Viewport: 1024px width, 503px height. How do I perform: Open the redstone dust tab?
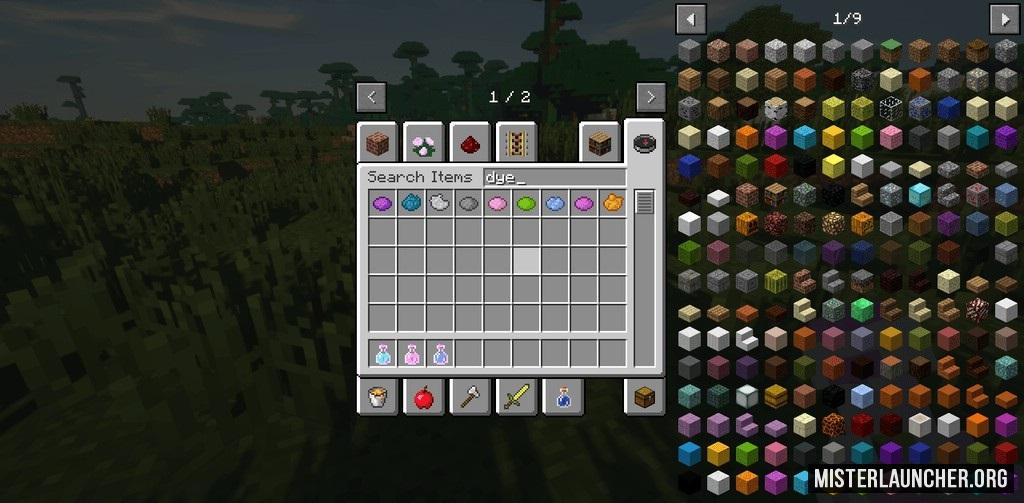(x=470, y=144)
